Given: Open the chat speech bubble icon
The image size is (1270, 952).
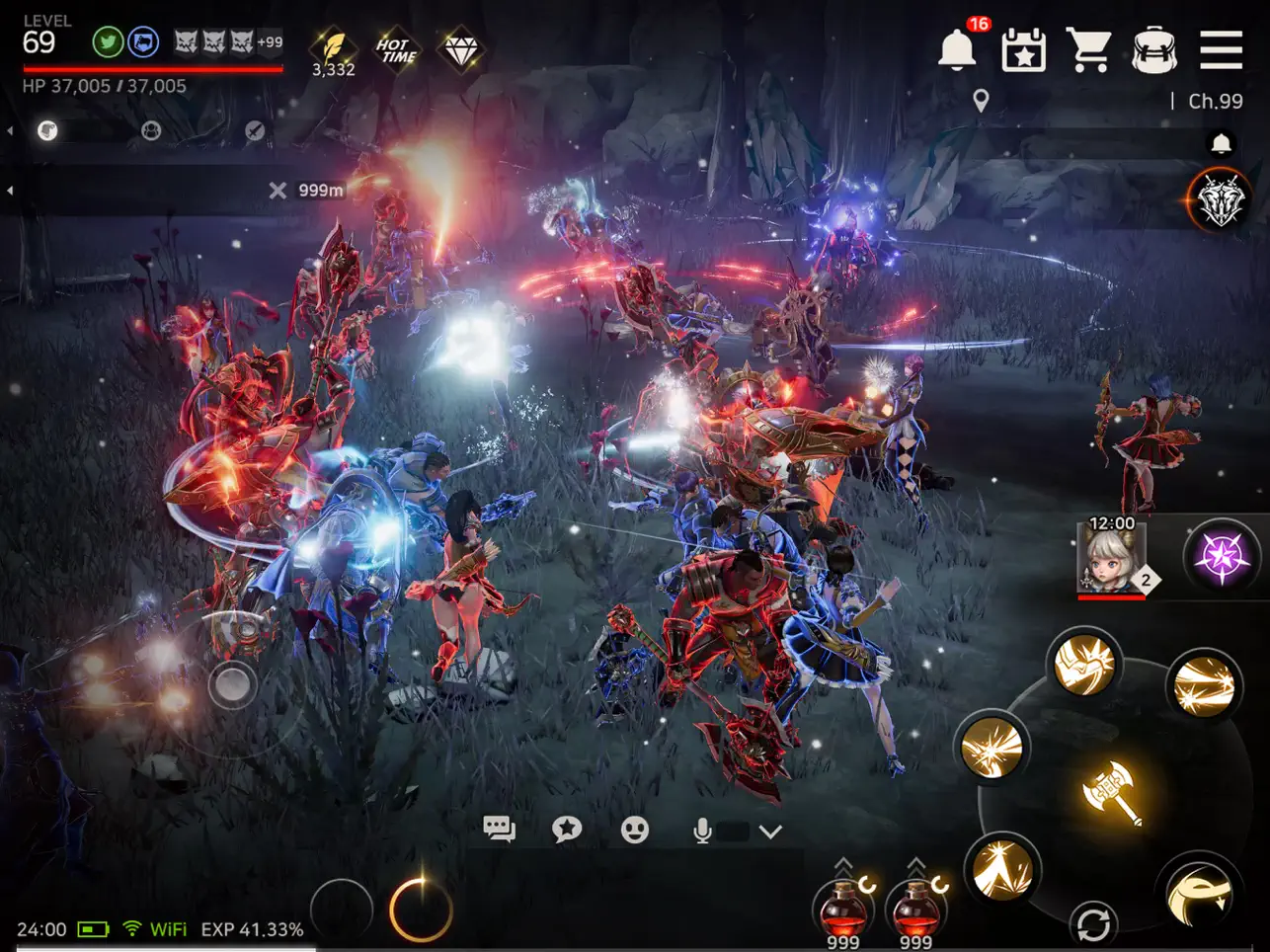Looking at the screenshot, I should coord(499,830).
